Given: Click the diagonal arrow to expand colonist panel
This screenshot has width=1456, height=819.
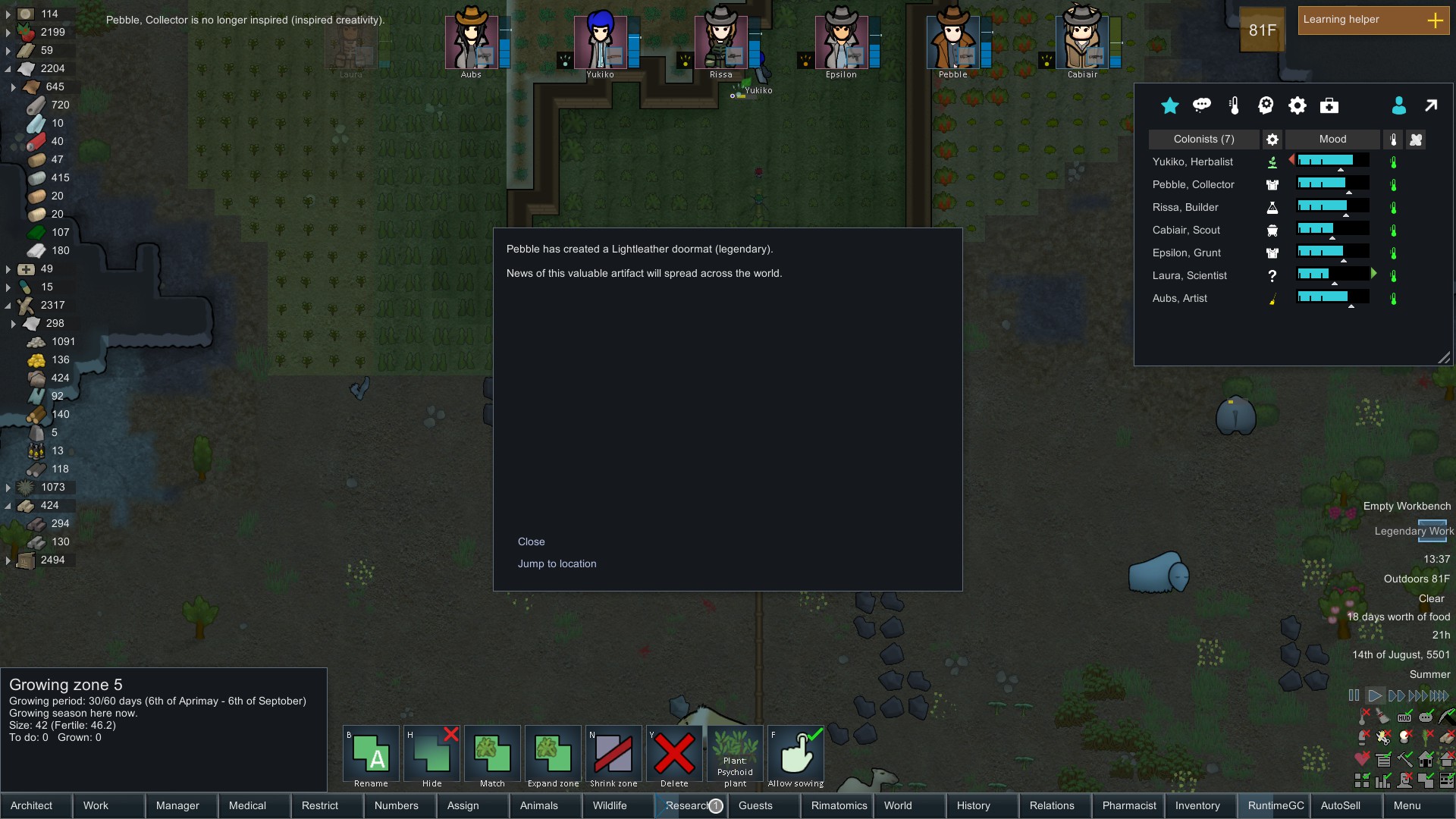Looking at the screenshot, I should 1432,106.
